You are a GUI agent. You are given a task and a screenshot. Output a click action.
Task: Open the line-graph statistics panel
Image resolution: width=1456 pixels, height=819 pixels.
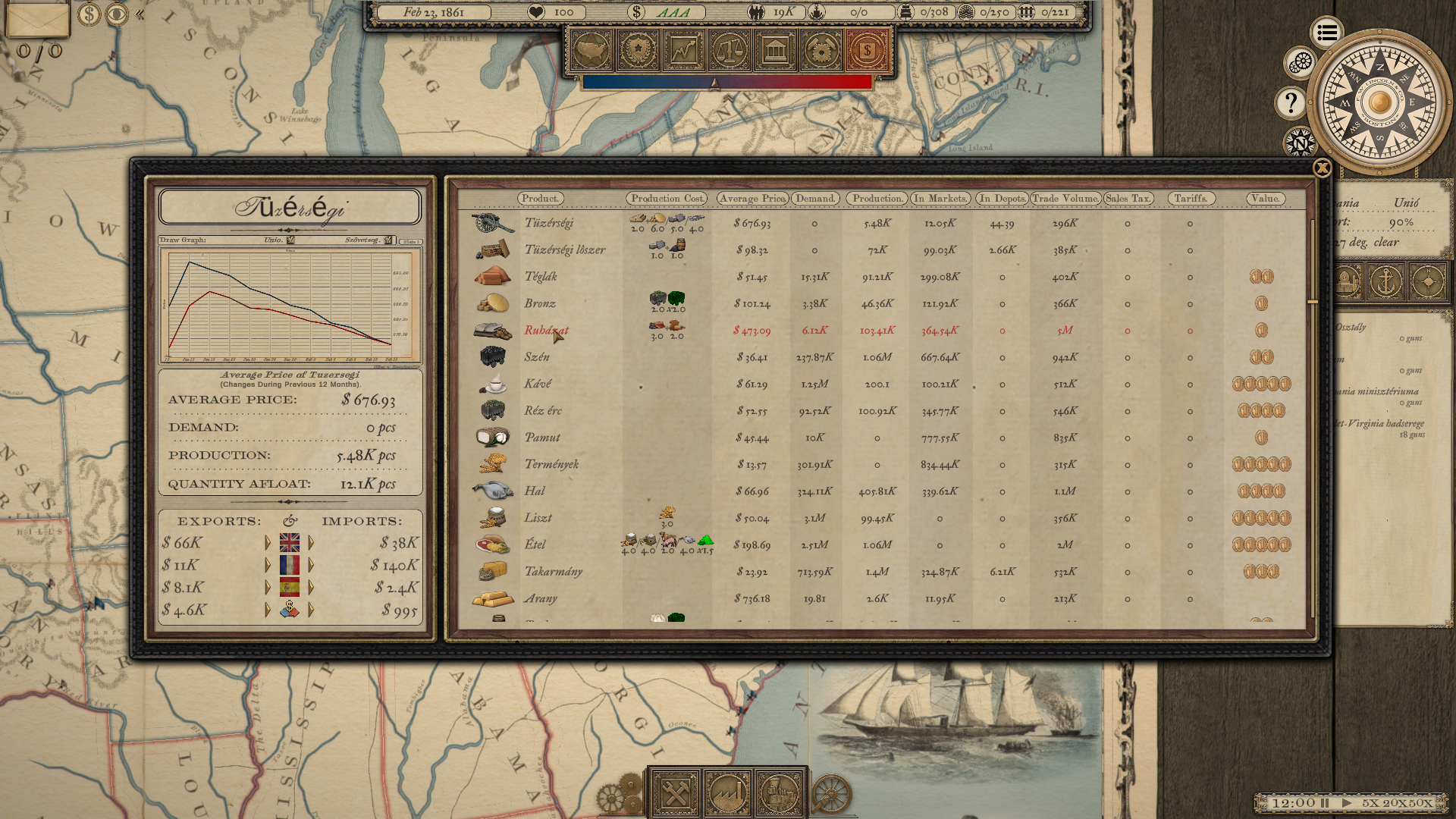pos(683,51)
